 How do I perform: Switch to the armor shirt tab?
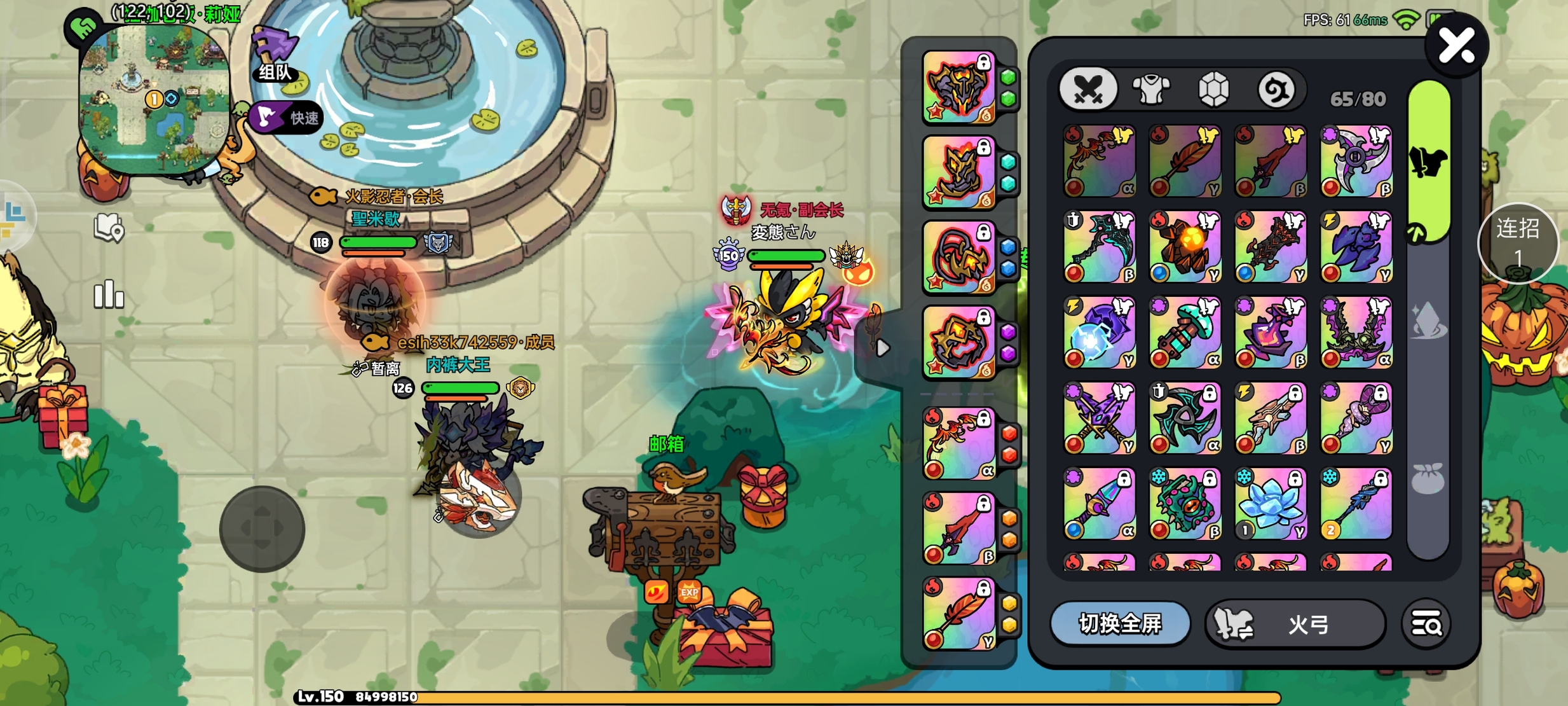[1151, 89]
